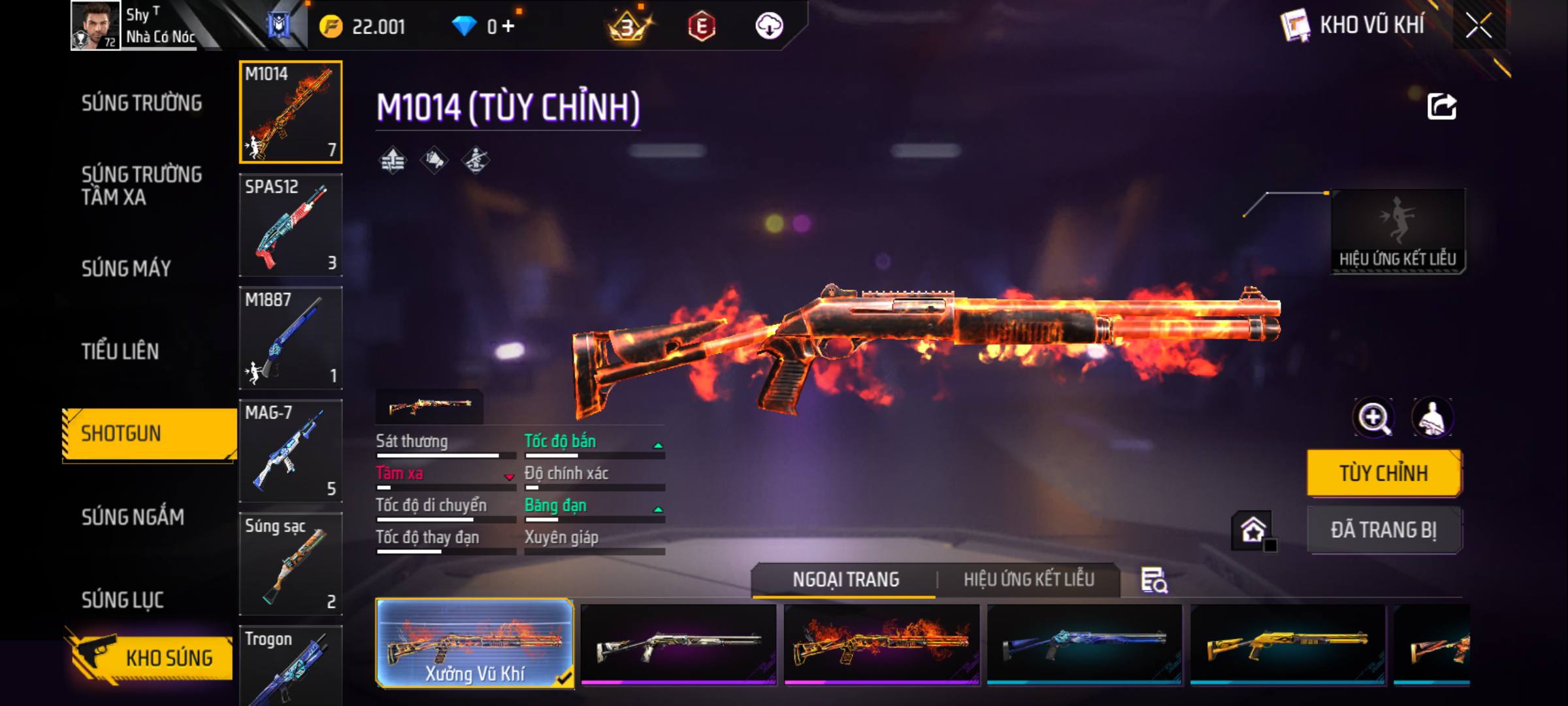Viewport: 1568px width, 706px height.
Task: Open the SÚNG MÁY weapon category
Action: pos(126,269)
